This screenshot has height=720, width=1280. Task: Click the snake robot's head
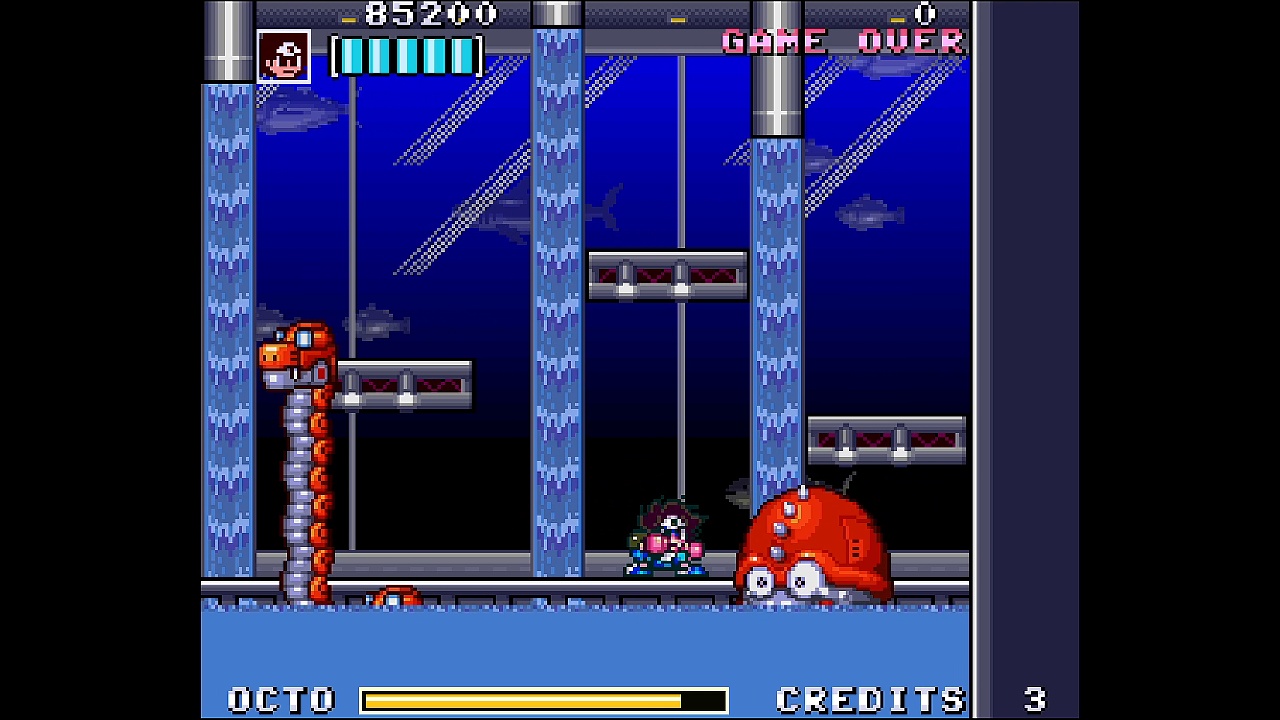tap(295, 355)
